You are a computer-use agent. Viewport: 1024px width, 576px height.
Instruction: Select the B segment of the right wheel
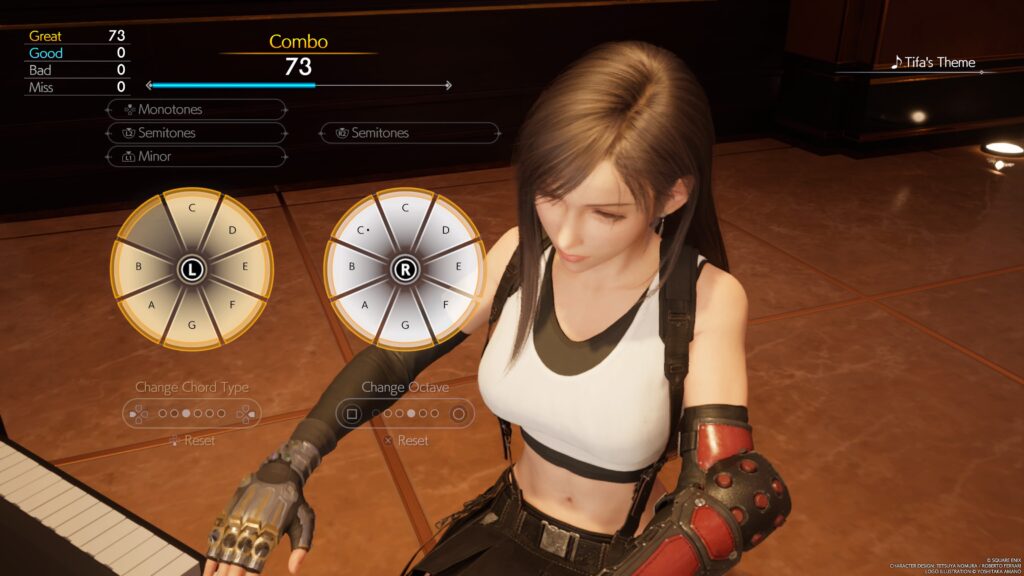coord(352,267)
